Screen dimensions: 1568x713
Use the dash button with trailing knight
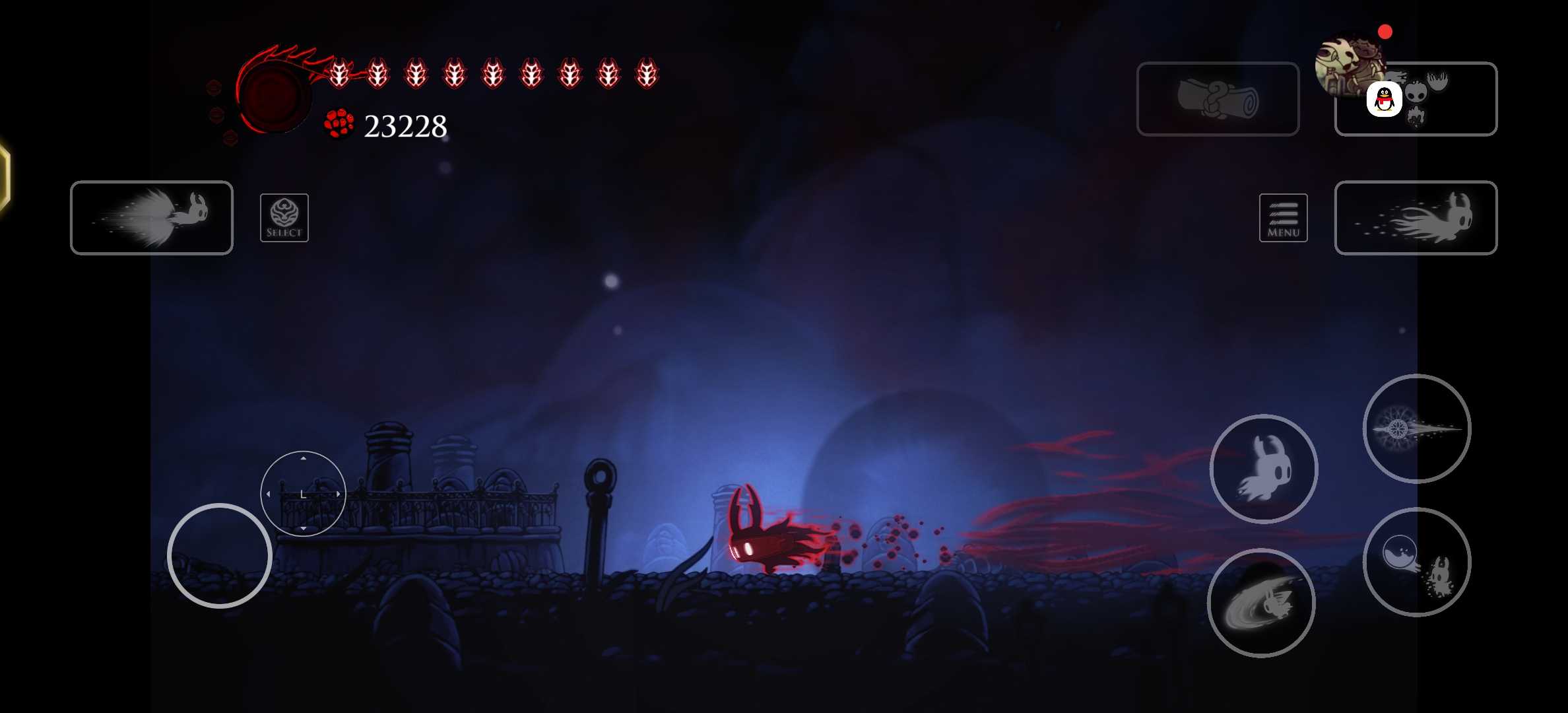pyautogui.click(x=1416, y=217)
